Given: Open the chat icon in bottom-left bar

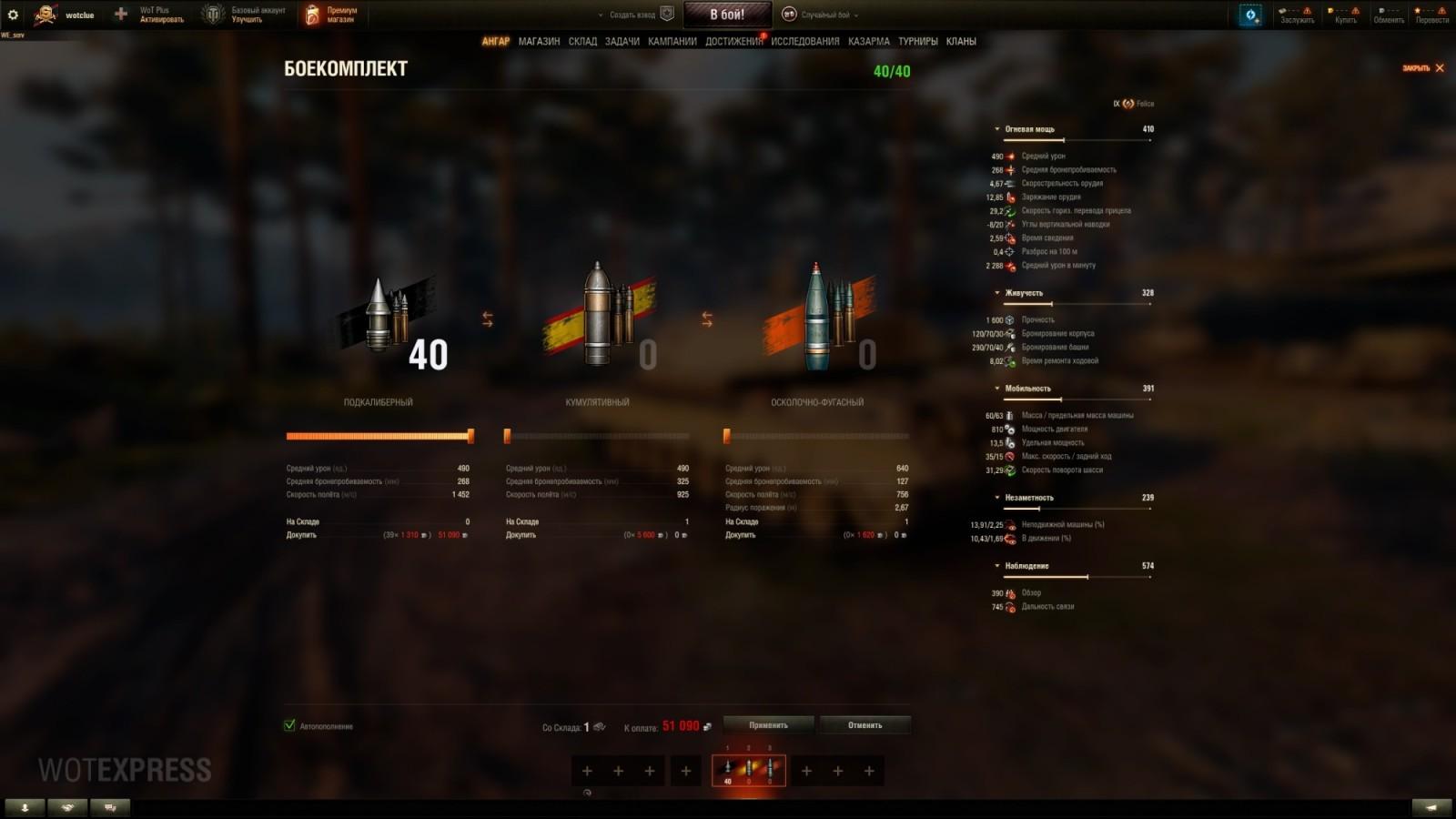Looking at the screenshot, I should click(111, 806).
